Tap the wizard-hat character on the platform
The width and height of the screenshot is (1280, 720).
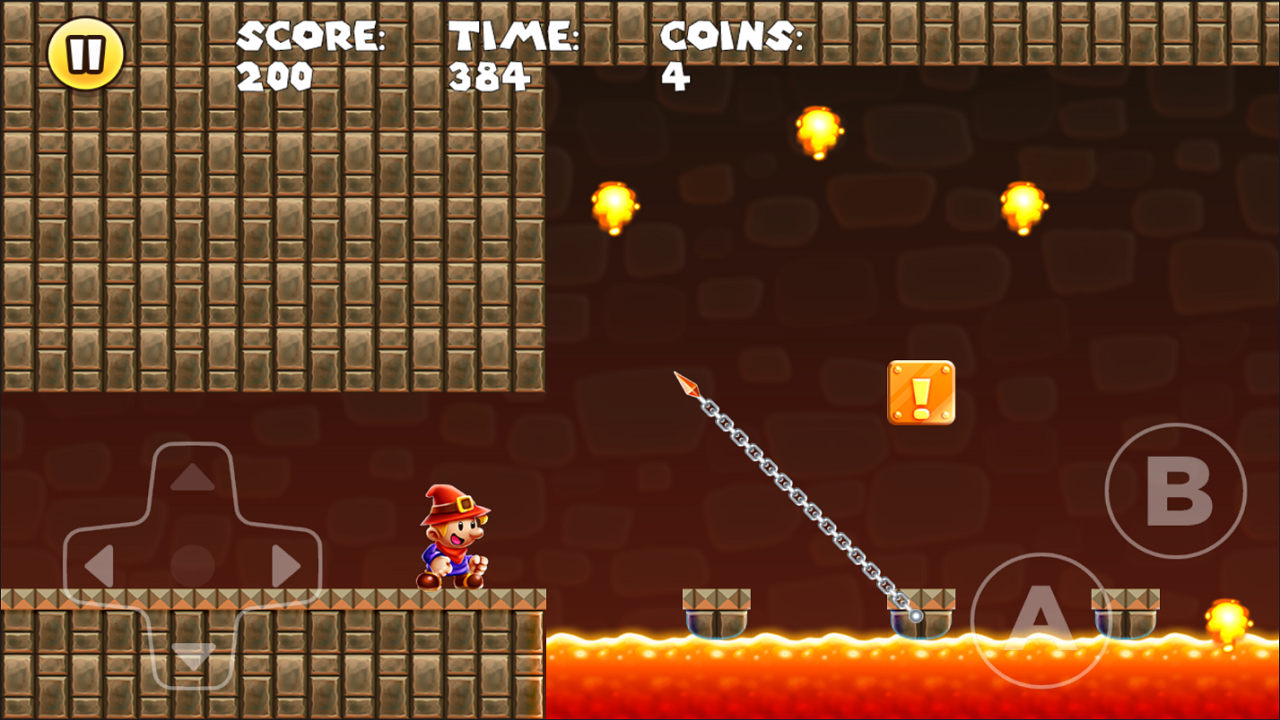[452, 535]
